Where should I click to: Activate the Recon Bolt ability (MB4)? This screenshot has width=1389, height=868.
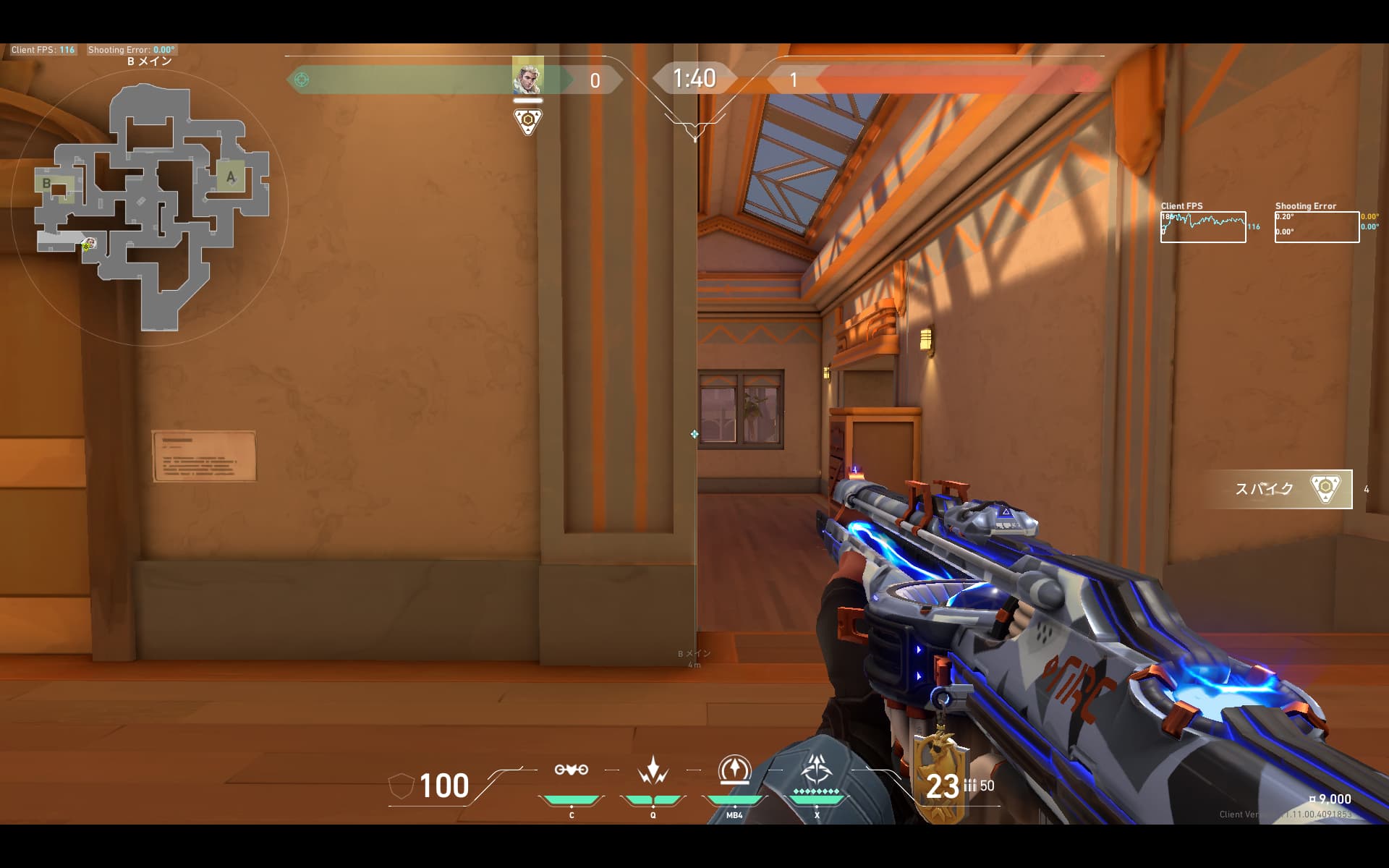point(734,770)
